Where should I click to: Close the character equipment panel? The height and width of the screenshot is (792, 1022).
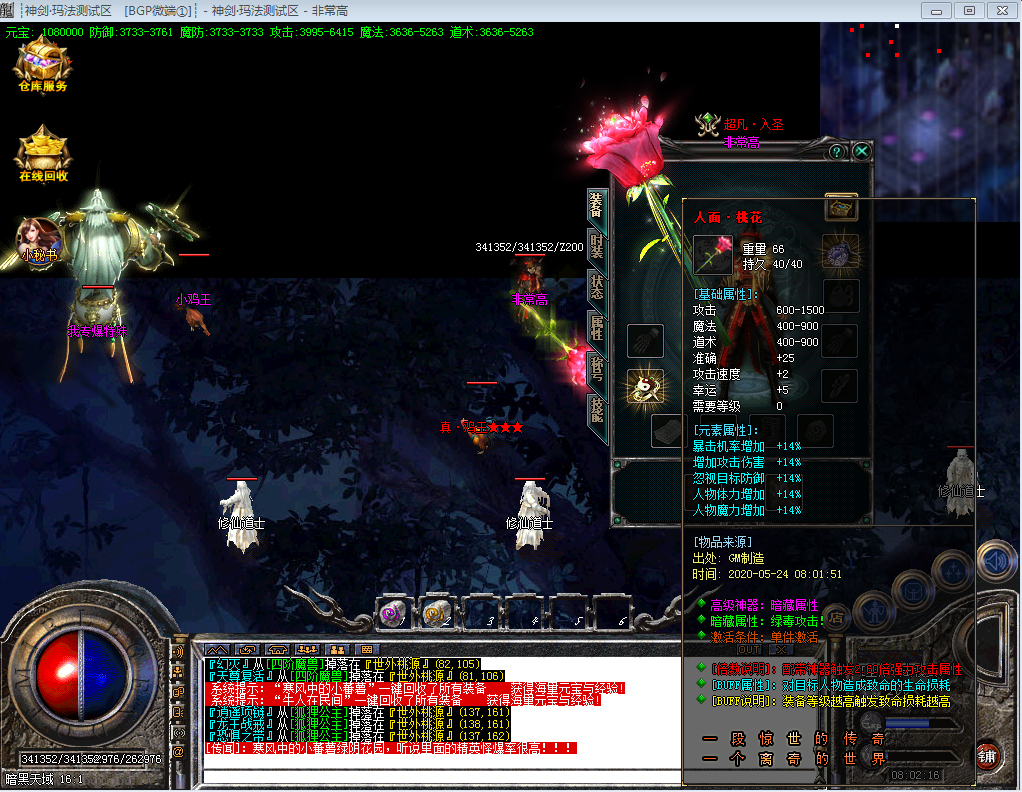(861, 152)
